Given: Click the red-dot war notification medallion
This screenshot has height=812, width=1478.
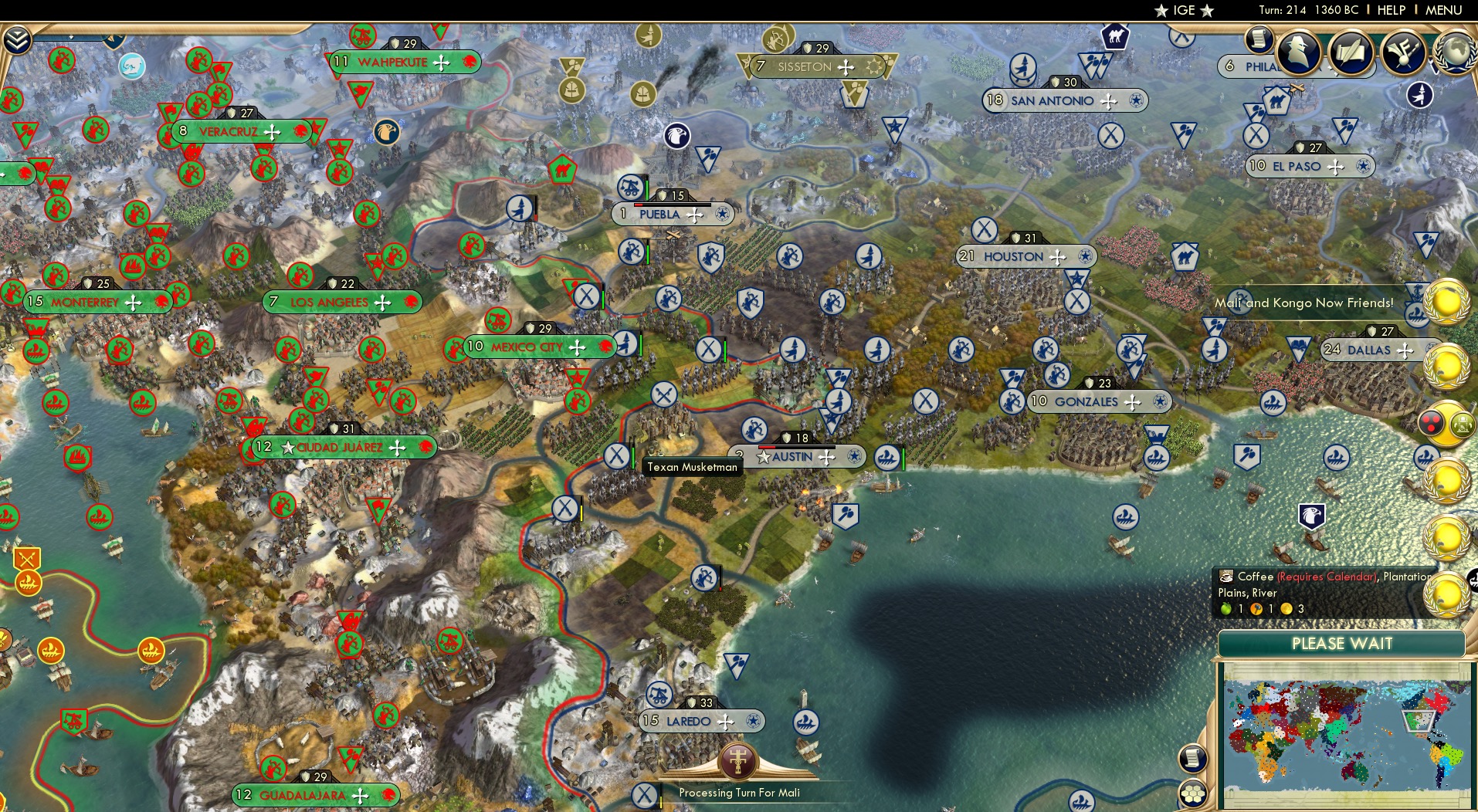Looking at the screenshot, I should pos(1431,421).
